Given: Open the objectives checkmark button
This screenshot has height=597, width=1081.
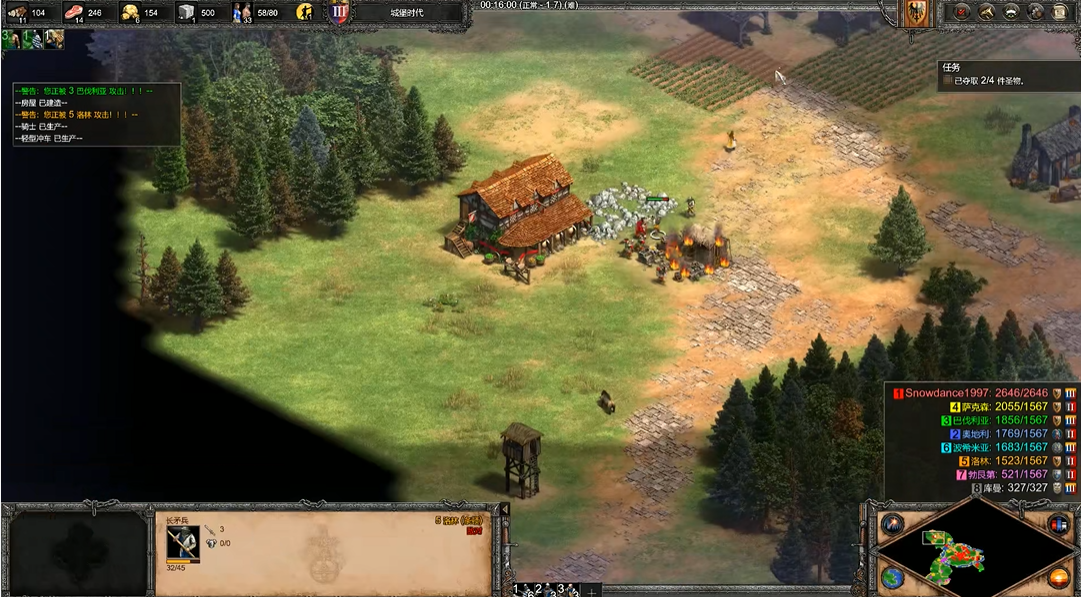Looking at the screenshot, I should point(963,12).
